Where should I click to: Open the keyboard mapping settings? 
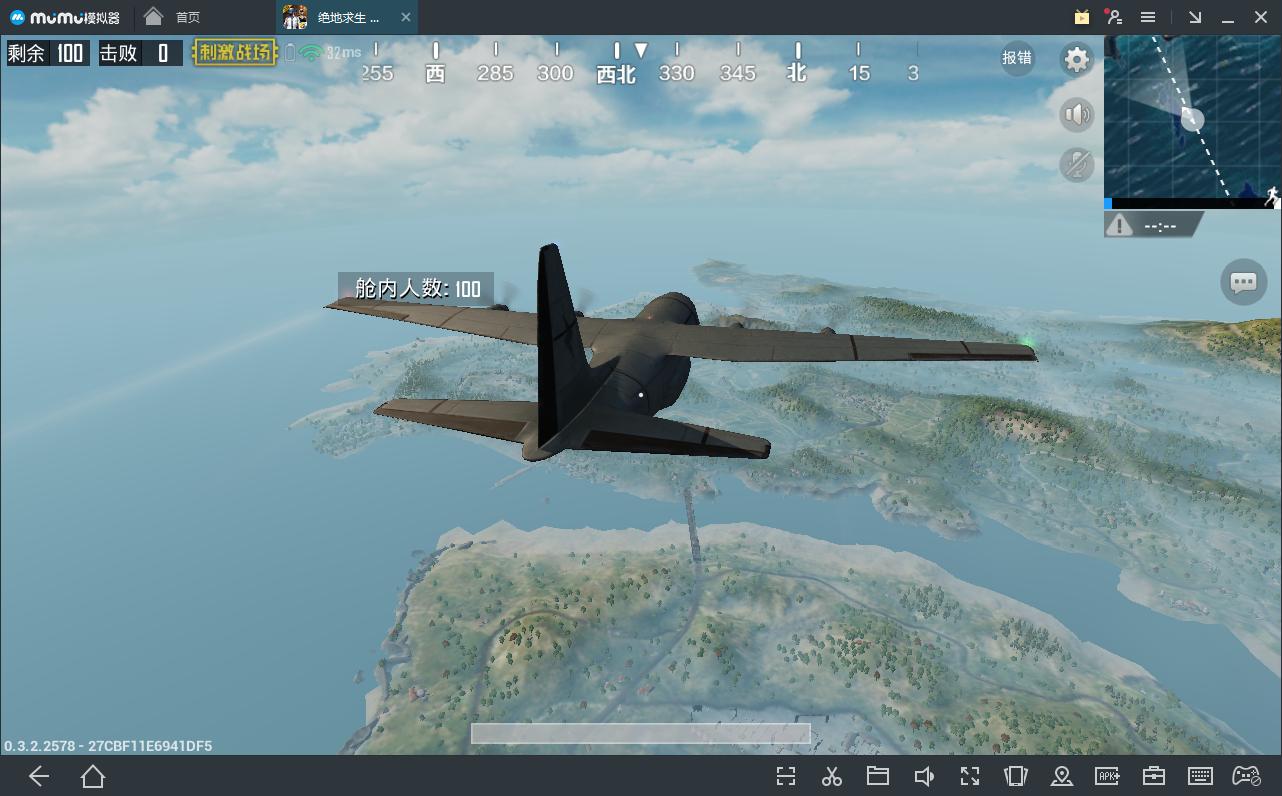point(1200,776)
